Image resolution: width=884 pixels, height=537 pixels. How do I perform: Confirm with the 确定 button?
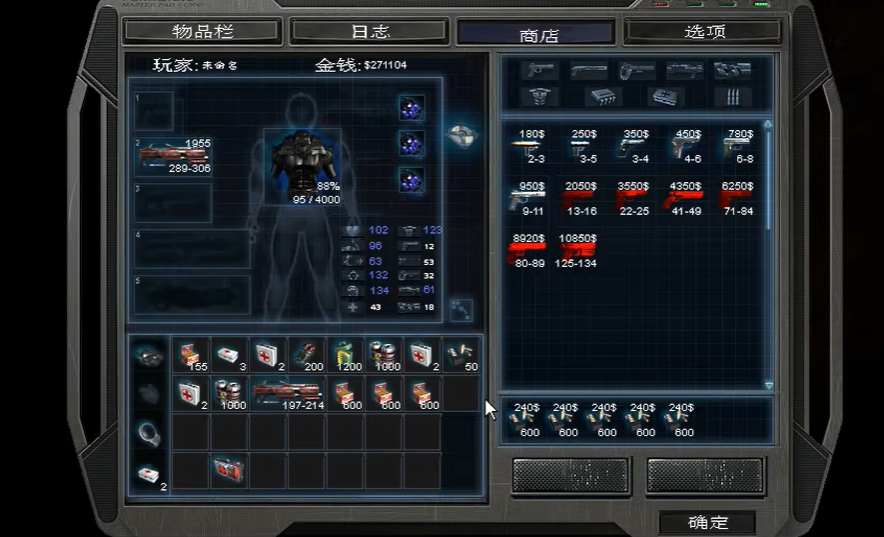click(x=707, y=522)
